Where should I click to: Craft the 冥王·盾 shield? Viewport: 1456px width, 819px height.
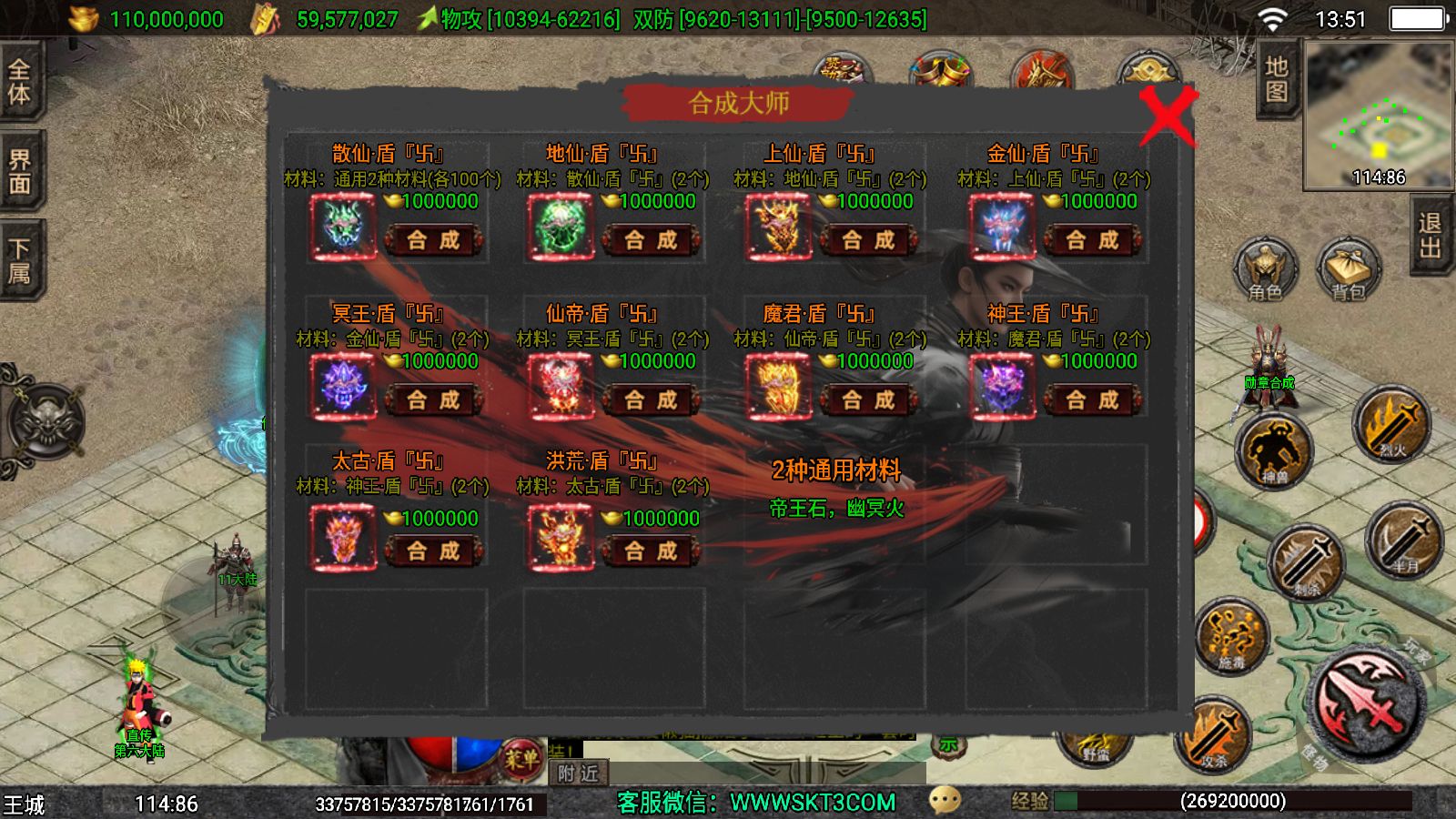tap(433, 399)
